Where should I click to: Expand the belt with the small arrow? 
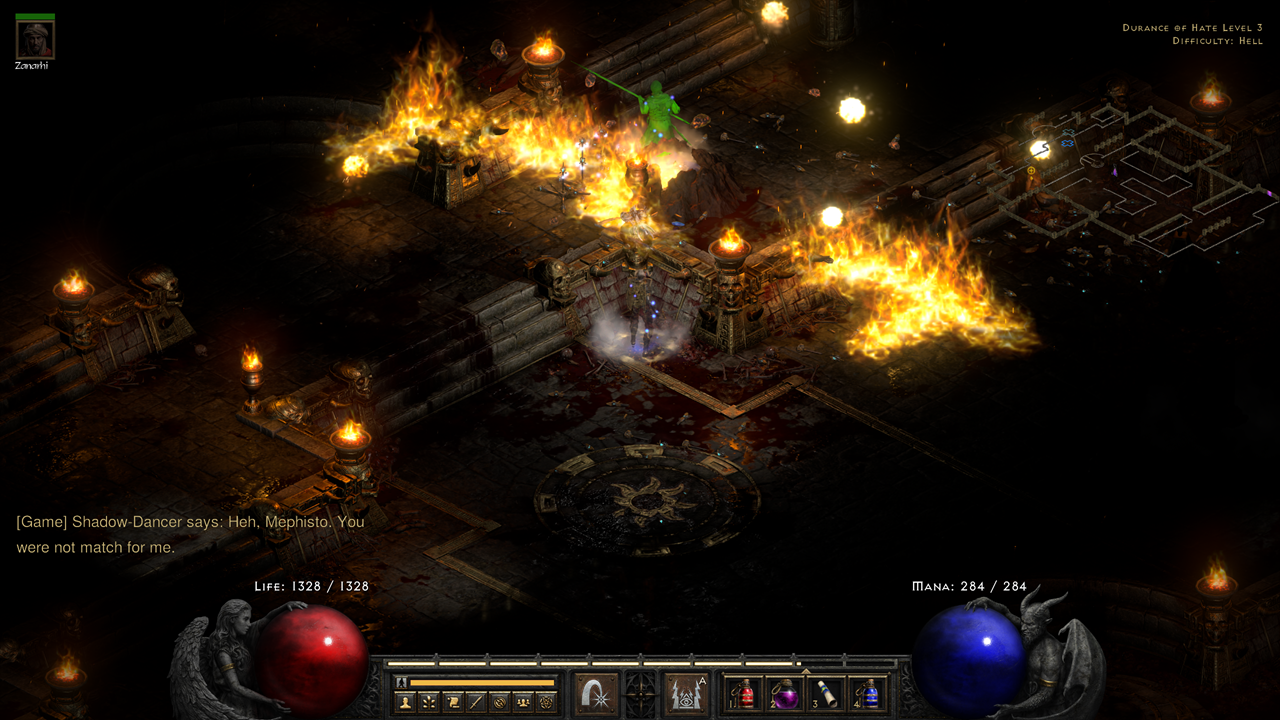coord(806,671)
